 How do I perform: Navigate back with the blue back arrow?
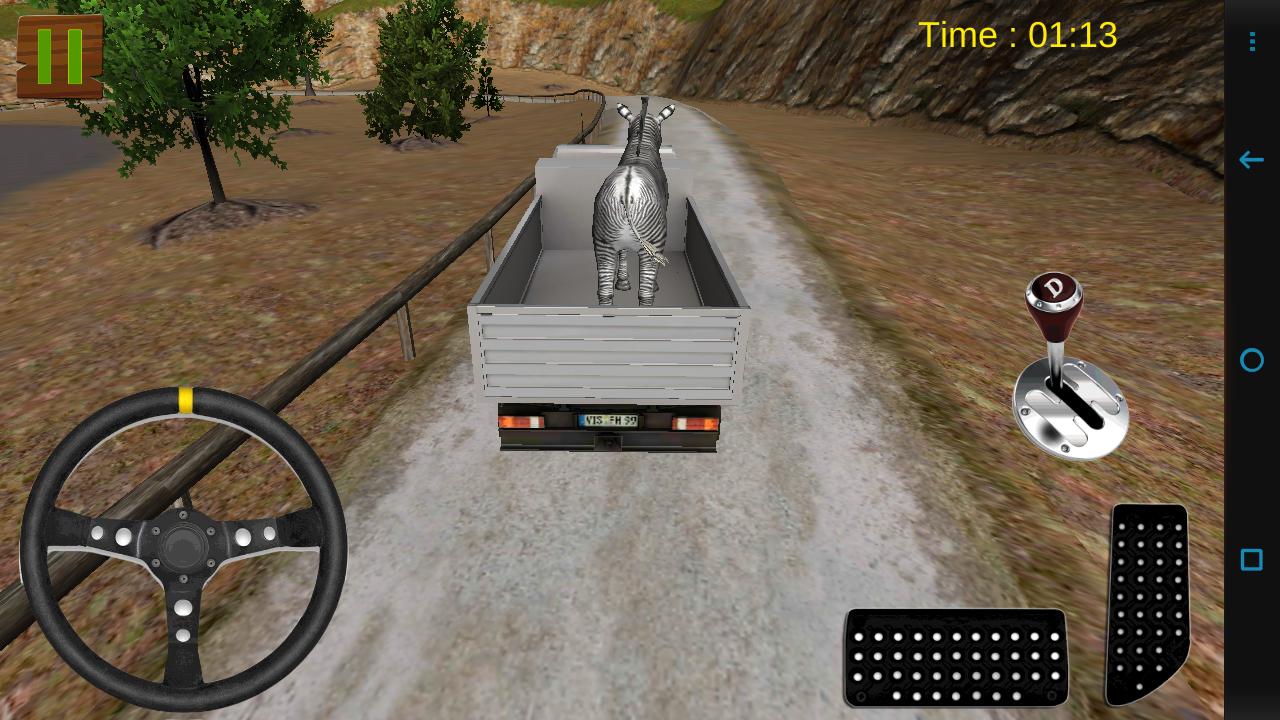(x=1251, y=160)
